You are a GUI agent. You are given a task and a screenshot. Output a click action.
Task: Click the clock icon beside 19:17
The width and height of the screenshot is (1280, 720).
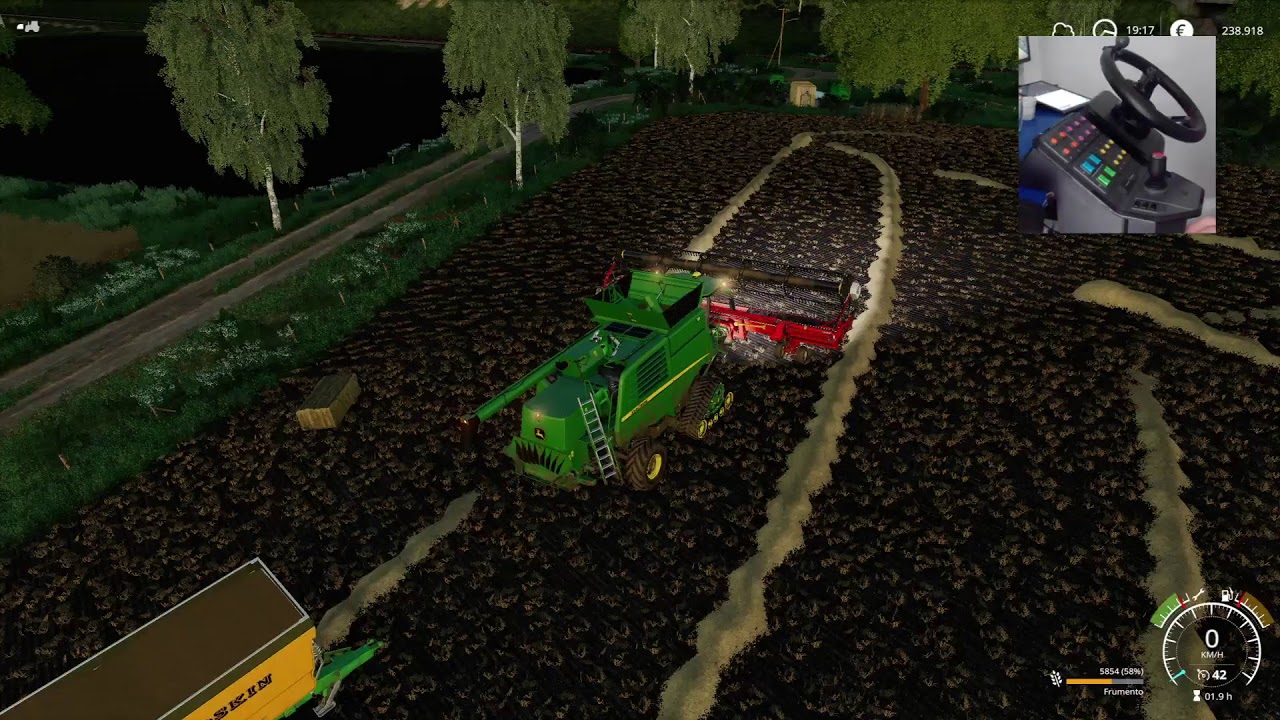1104,28
